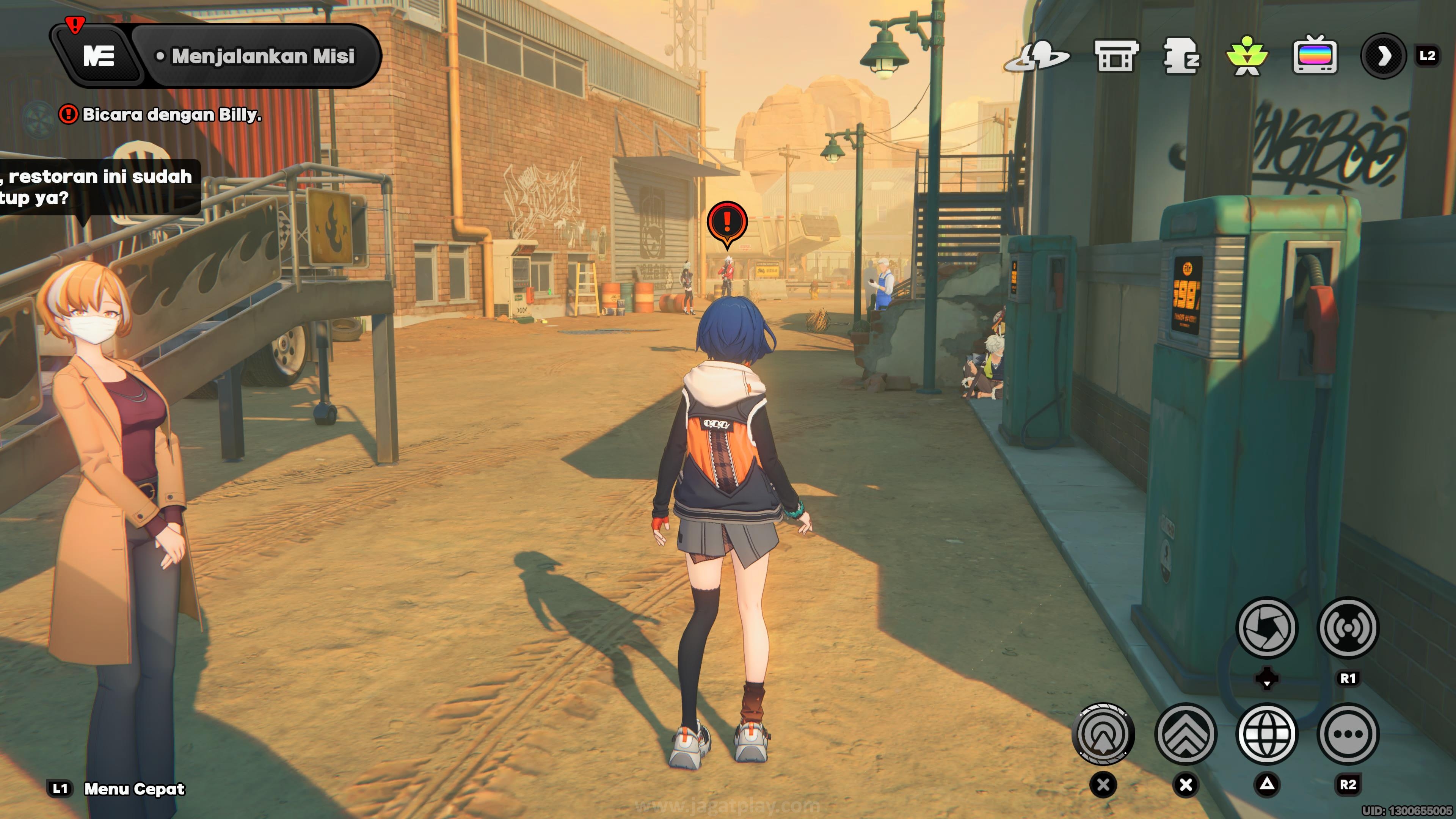Viewport: 1456px width, 819px height.
Task: Open the three-dots more options button
Action: click(x=1348, y=734)
